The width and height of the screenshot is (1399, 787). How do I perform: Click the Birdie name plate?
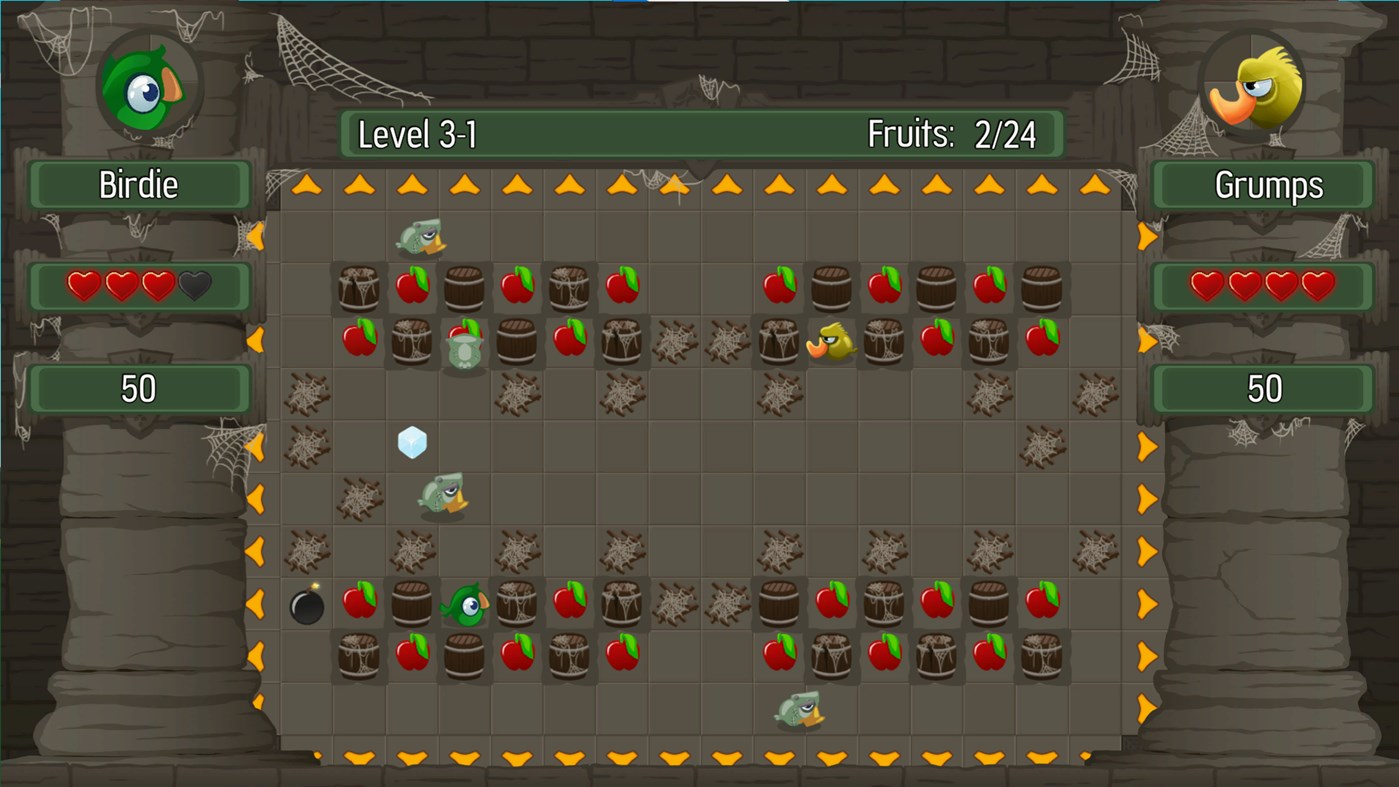coord(139,184)
